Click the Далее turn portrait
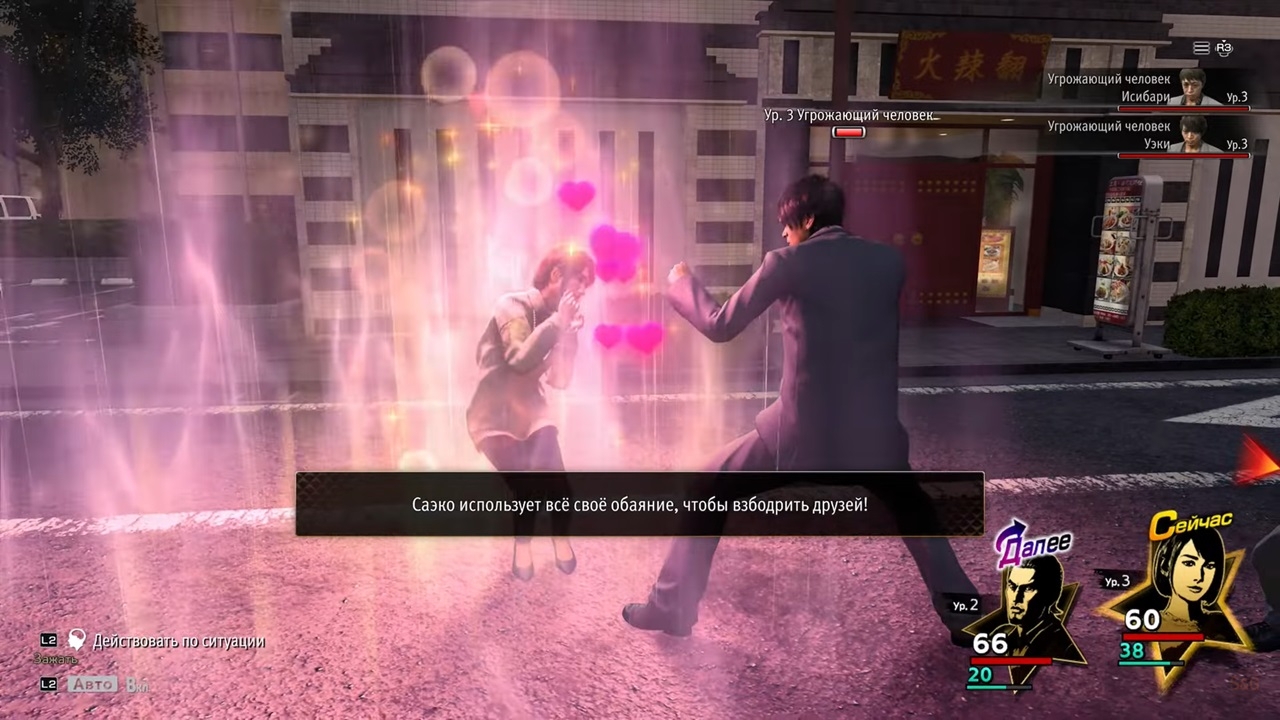 tap(1028, 600)
